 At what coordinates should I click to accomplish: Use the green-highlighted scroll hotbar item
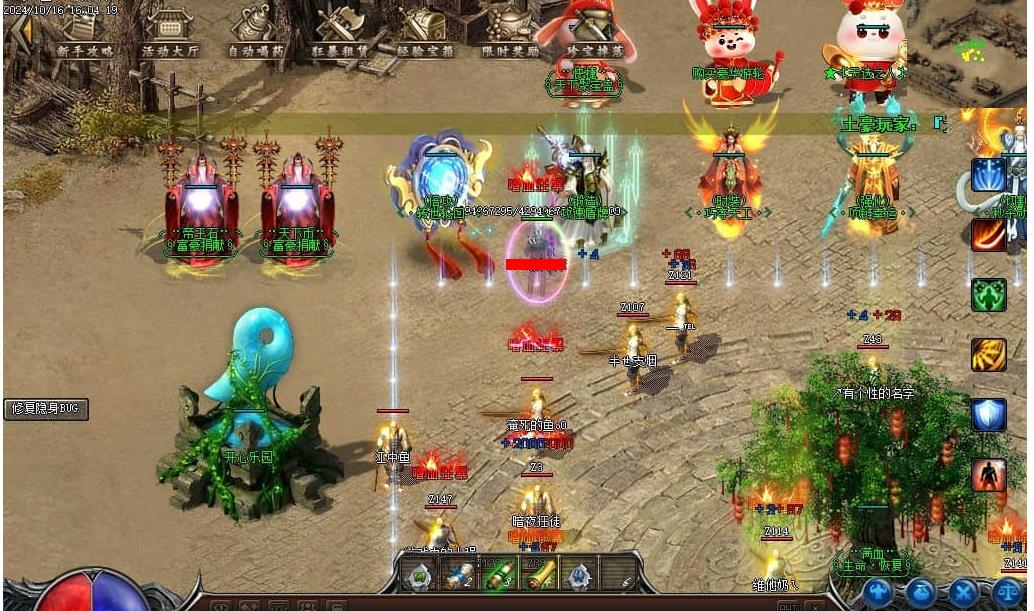[498, 575]
